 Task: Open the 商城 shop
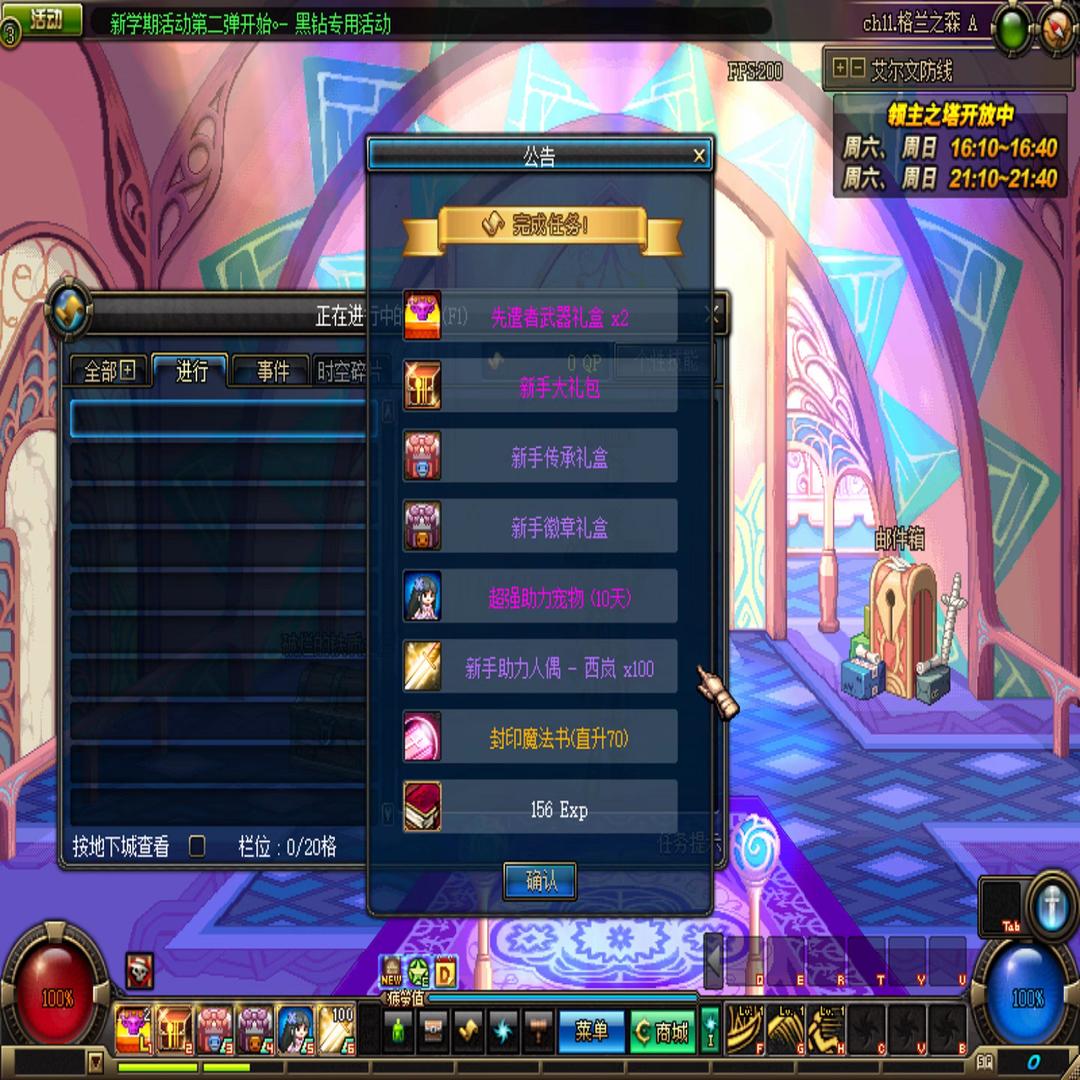click(x=662, y=1032)
